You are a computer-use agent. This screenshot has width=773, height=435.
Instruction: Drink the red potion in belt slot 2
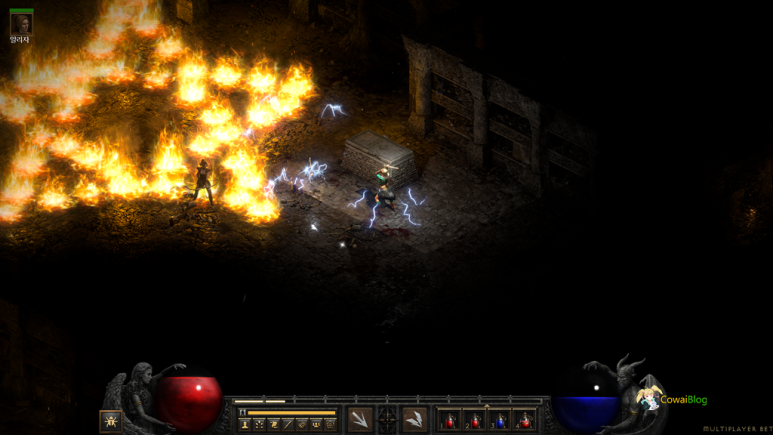[x=475, y=420]
